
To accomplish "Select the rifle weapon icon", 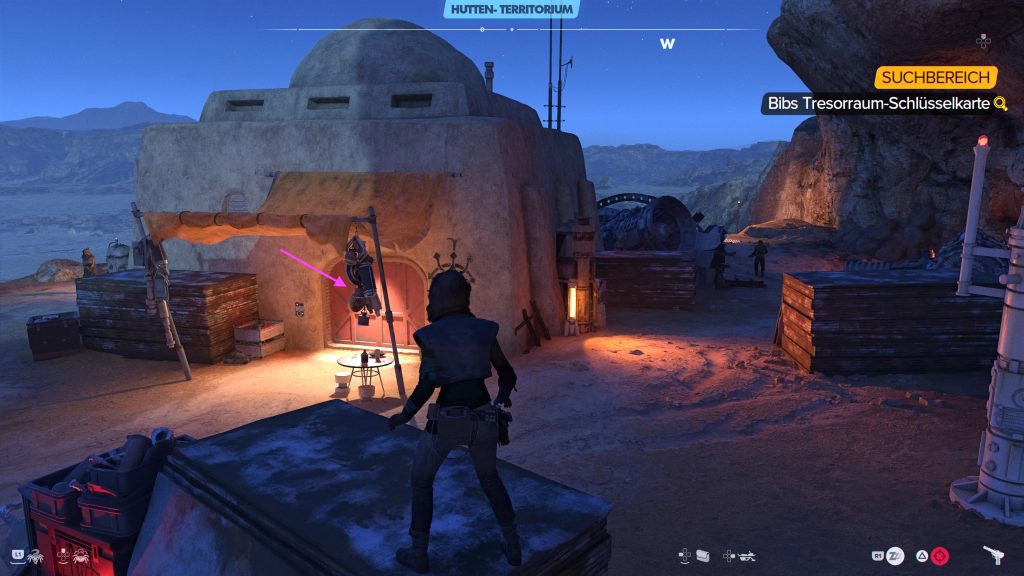I will click(x=746, y=554).
